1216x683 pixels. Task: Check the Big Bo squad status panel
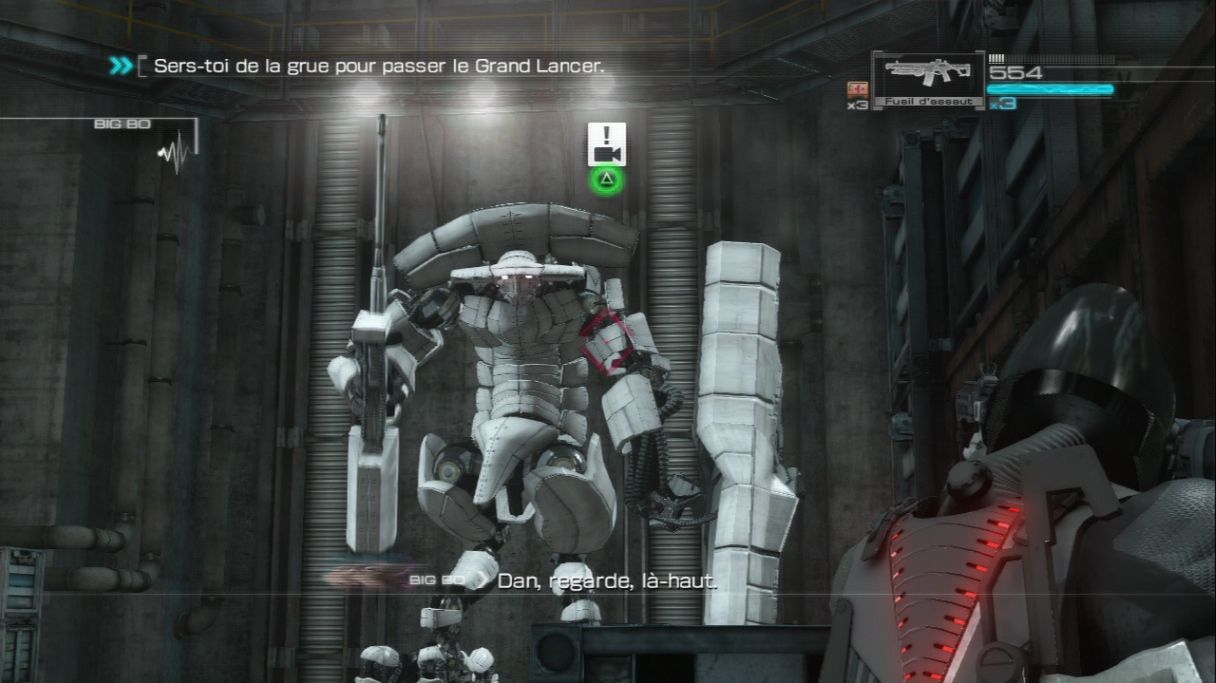coord(148,140)
